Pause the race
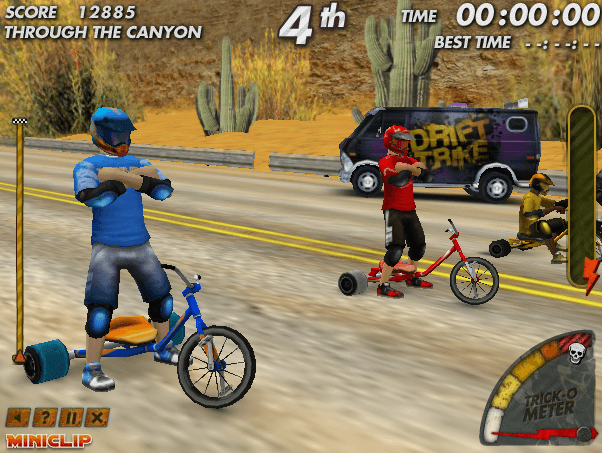 (x=70, y=417)
